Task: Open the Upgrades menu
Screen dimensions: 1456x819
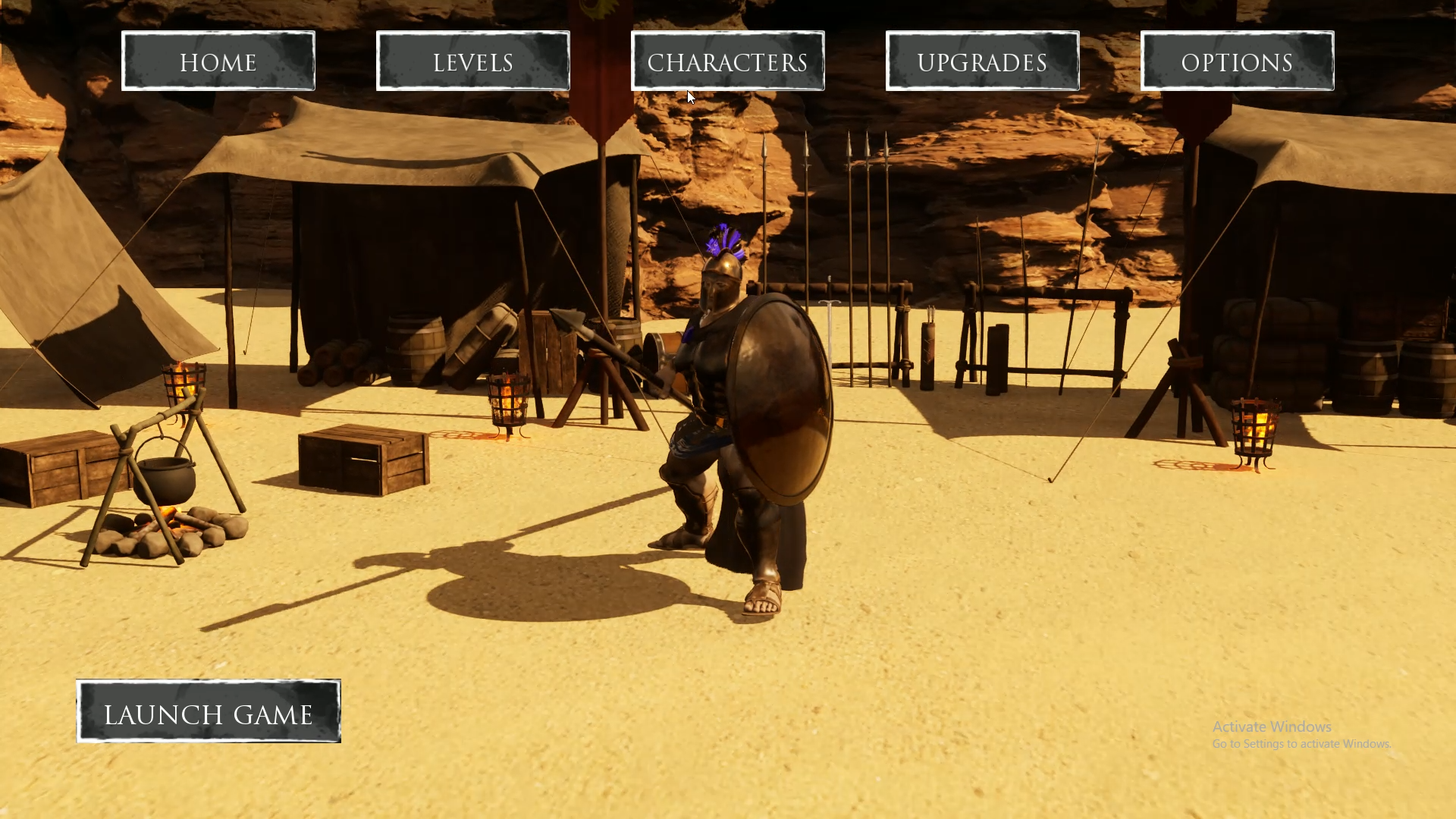Action: (983, 61)
